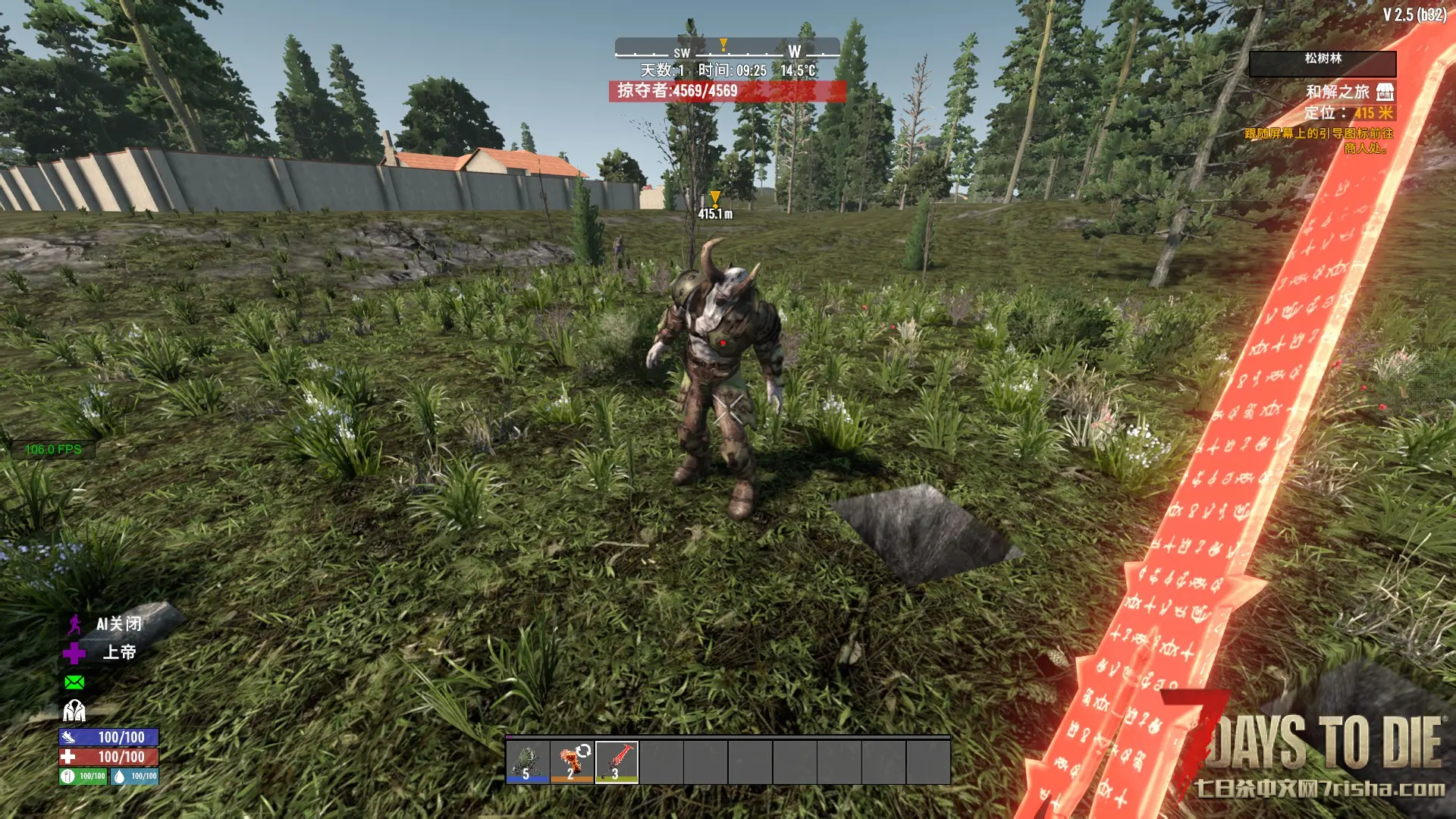
Task: Click the yellow quest waypoint marker
Action: pyautogui.click(x=714, y=199)
